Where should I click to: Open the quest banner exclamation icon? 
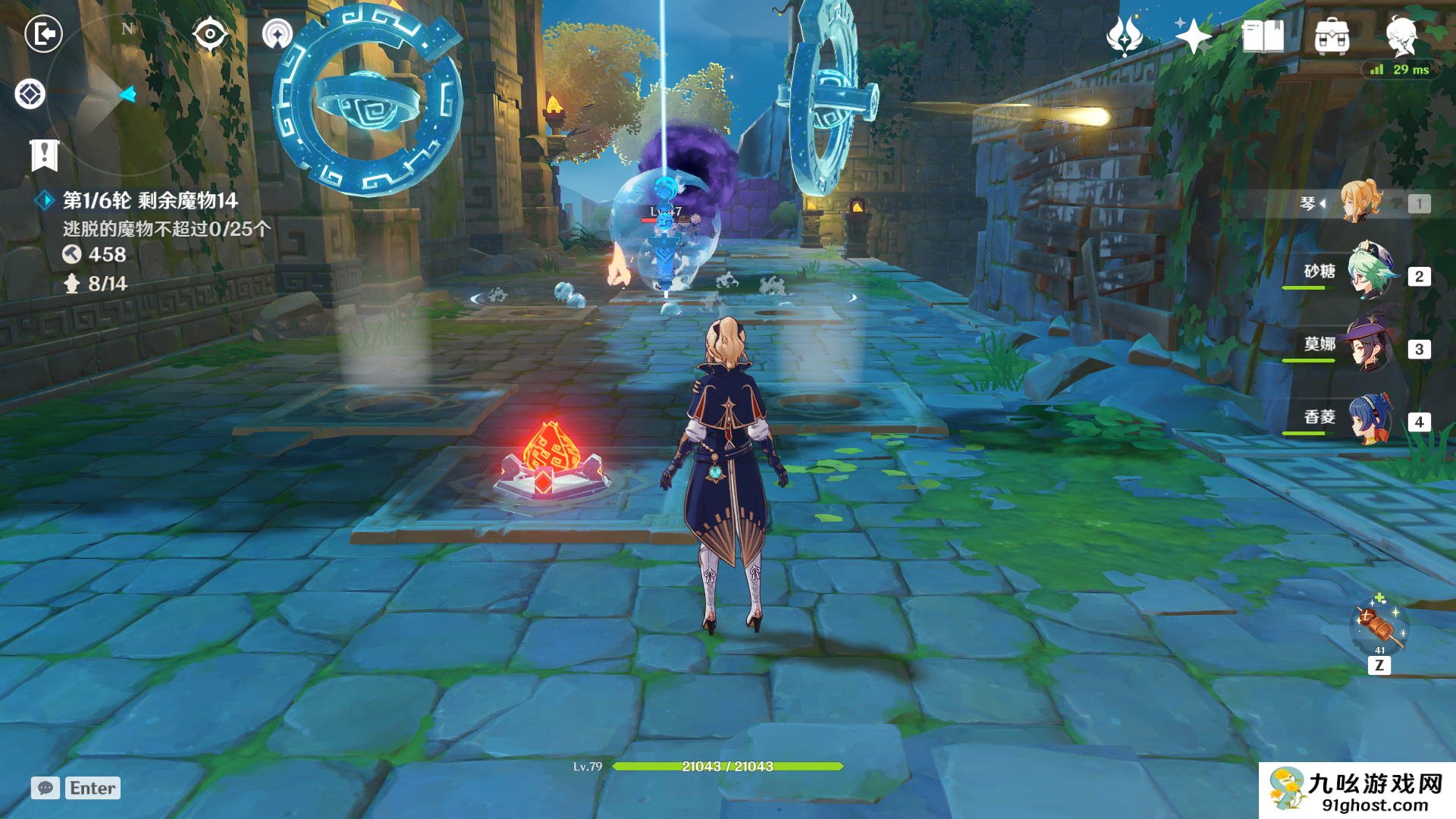(x=44, y=155)
